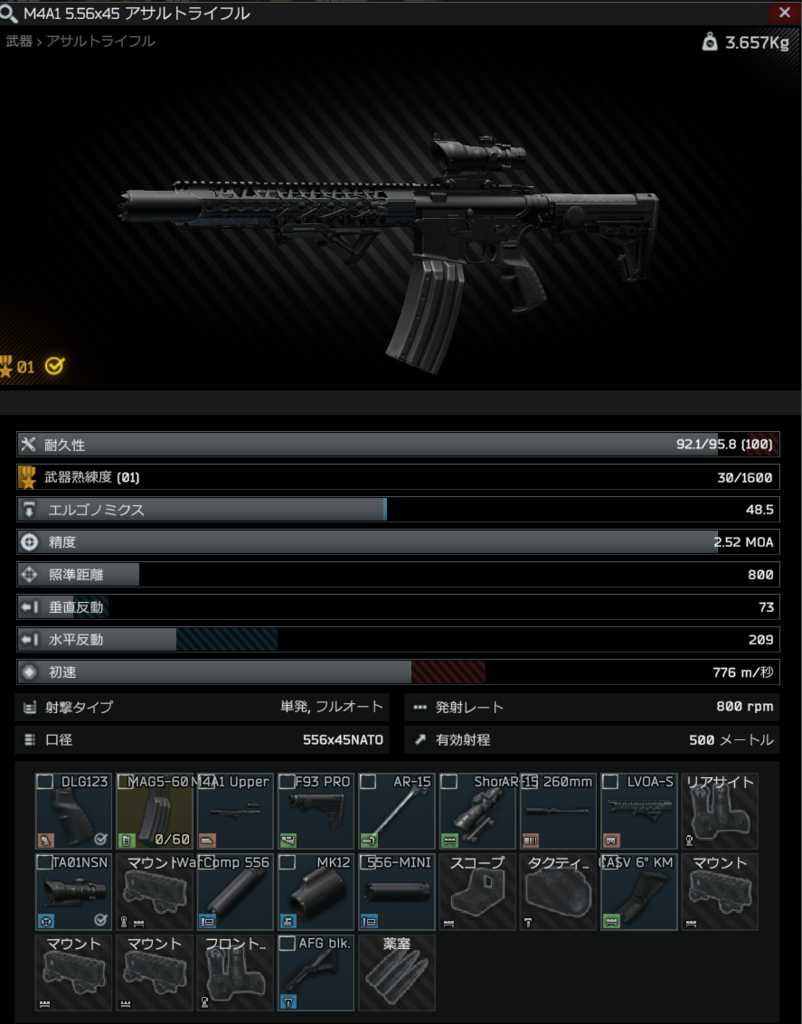Select the CASV 6" KM rail slot
The height and width of the screenshot is (1024, 802).
point(640,892)
